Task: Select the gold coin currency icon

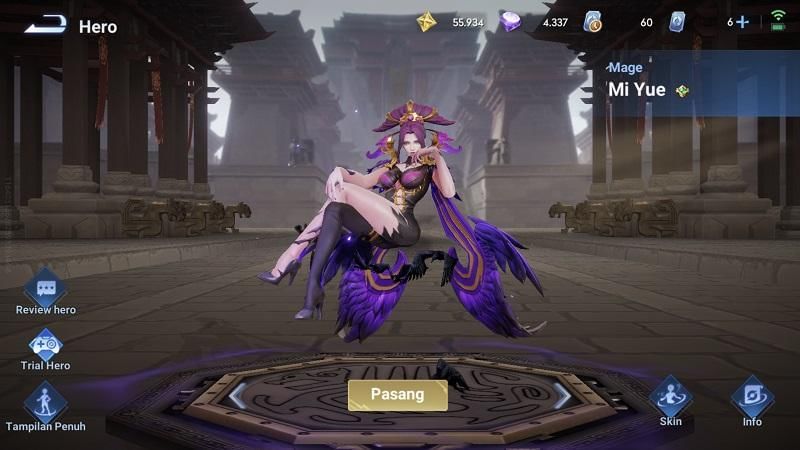Action: tap(427, 22)
